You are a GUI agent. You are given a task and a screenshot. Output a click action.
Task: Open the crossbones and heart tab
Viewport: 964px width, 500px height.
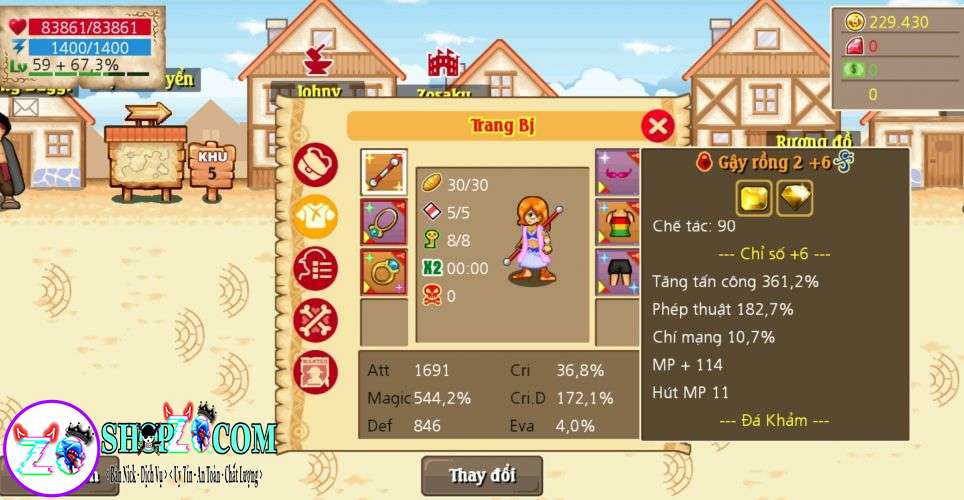coord(315,320)
